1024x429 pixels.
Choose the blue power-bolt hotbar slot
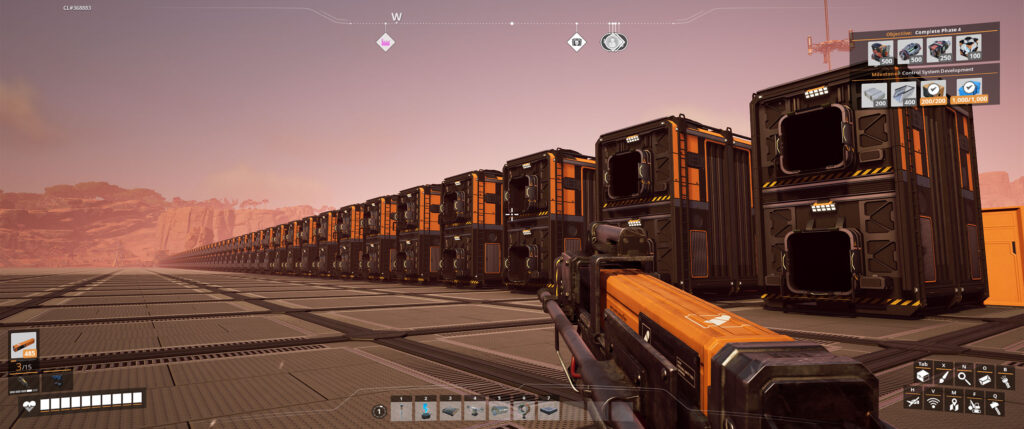(426, 411)
